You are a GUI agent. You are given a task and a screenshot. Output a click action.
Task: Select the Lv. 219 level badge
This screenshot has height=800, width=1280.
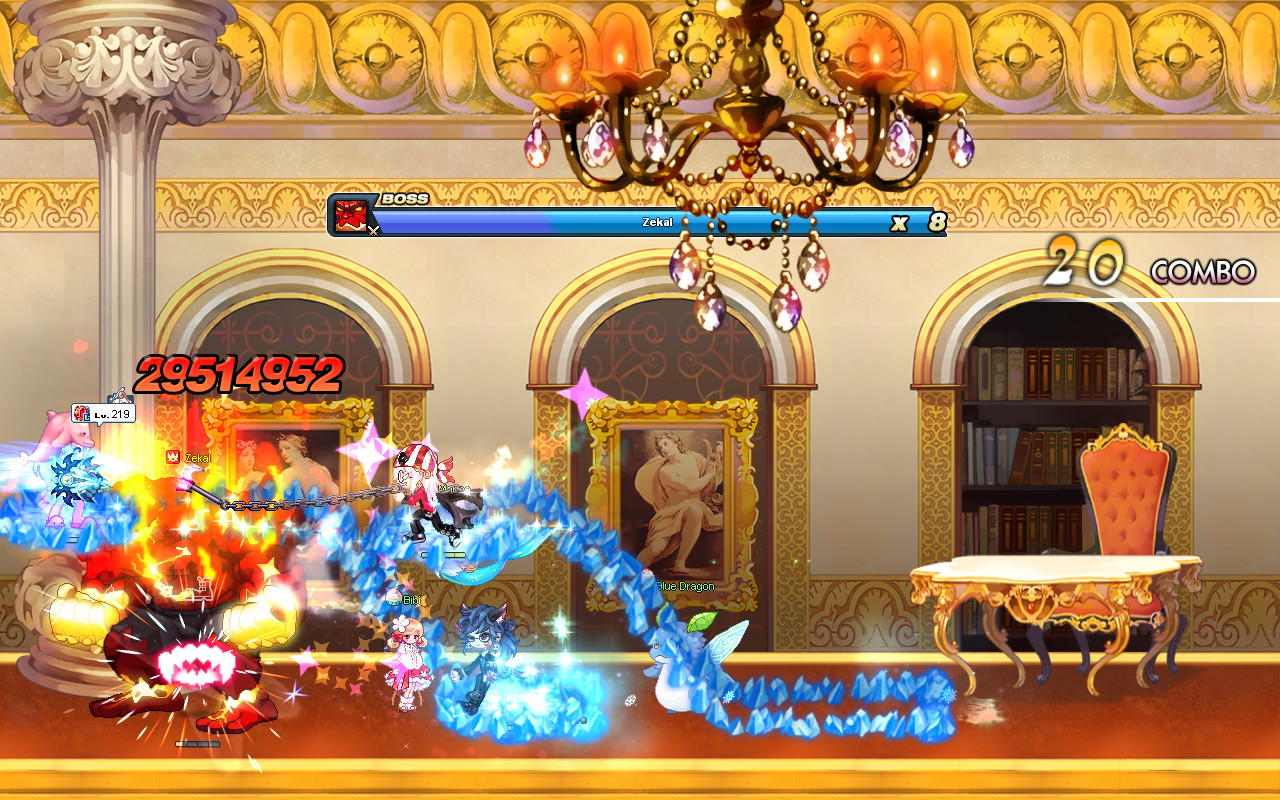(113, 414)
